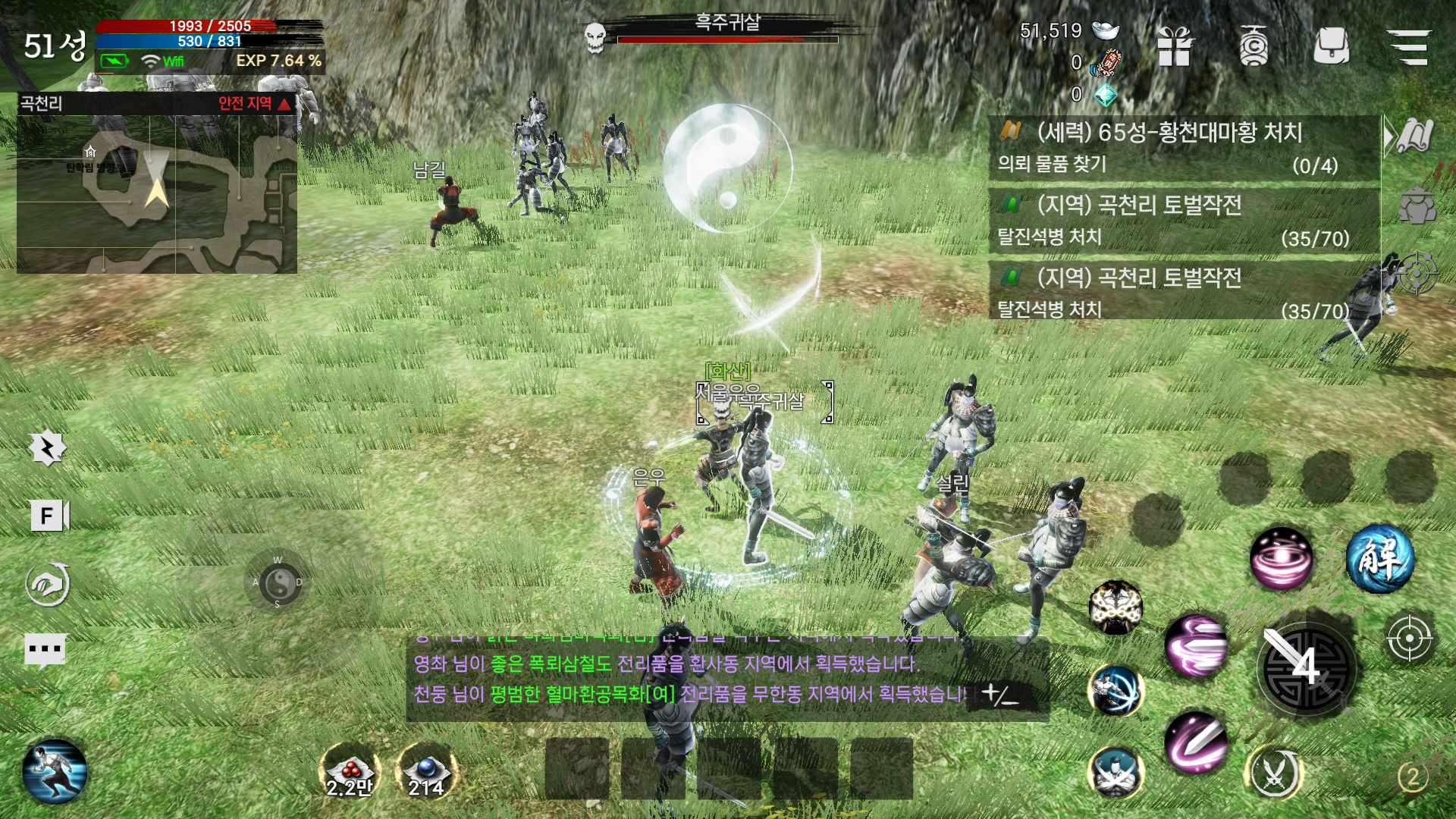Activate the crossed swords stance icon
The width and height of the screenshot is (1456, 819).
pyautogui.click(x=1275, y=773)
